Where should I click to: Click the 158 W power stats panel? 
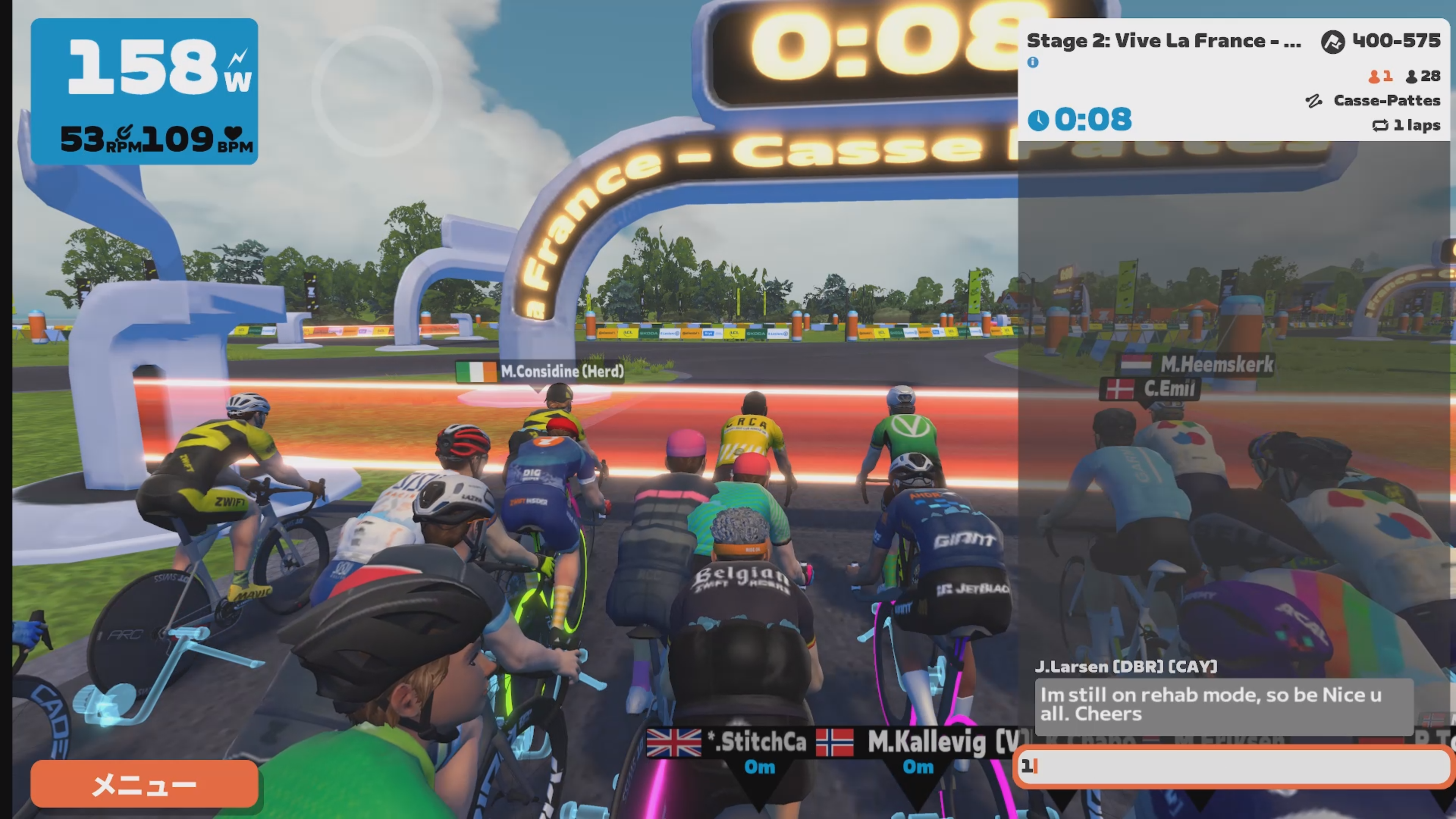click(144, 91)
